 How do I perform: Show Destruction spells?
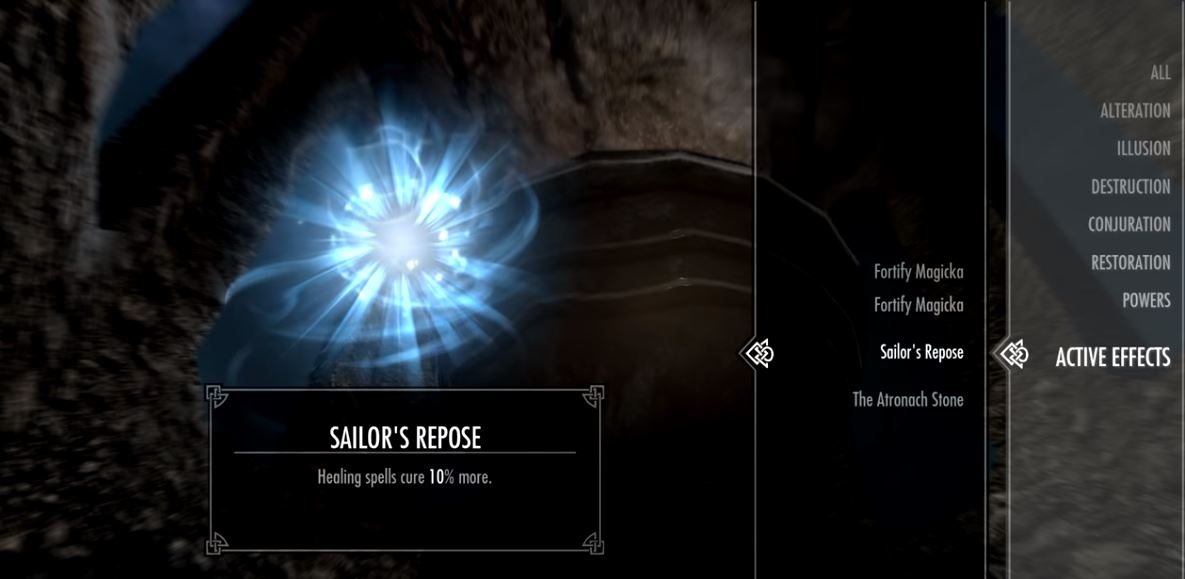(x=1130, y=187)
